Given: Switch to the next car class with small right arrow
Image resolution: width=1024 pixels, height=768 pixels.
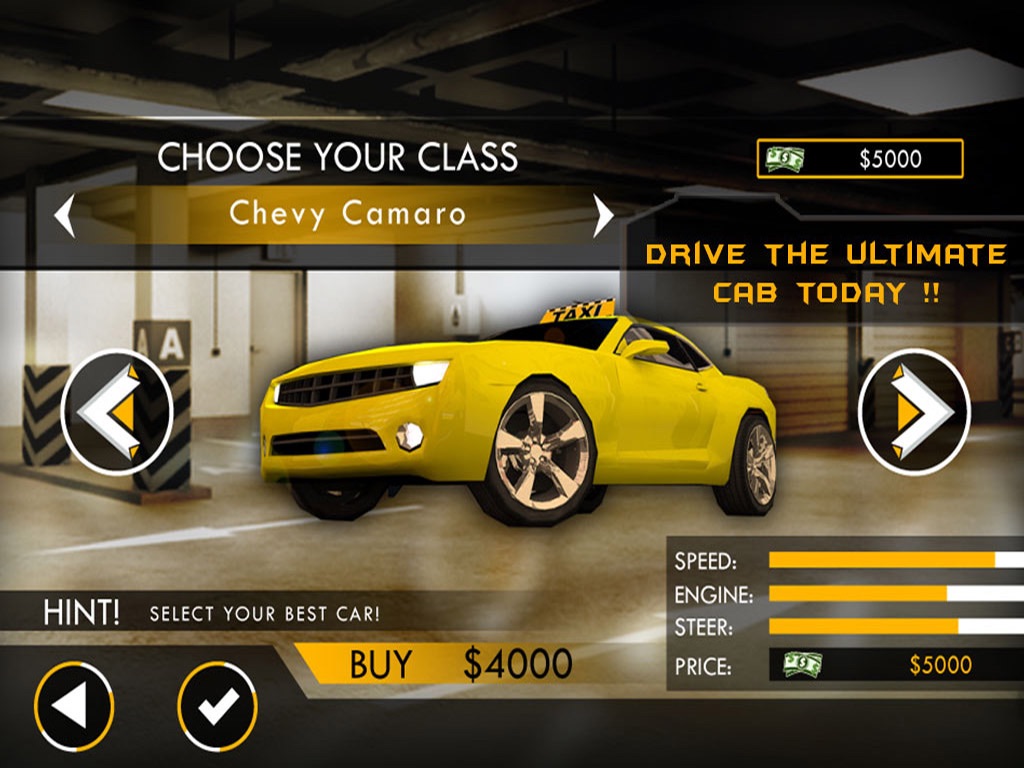Looking at the screenshot, I should (x=603, y=215).
